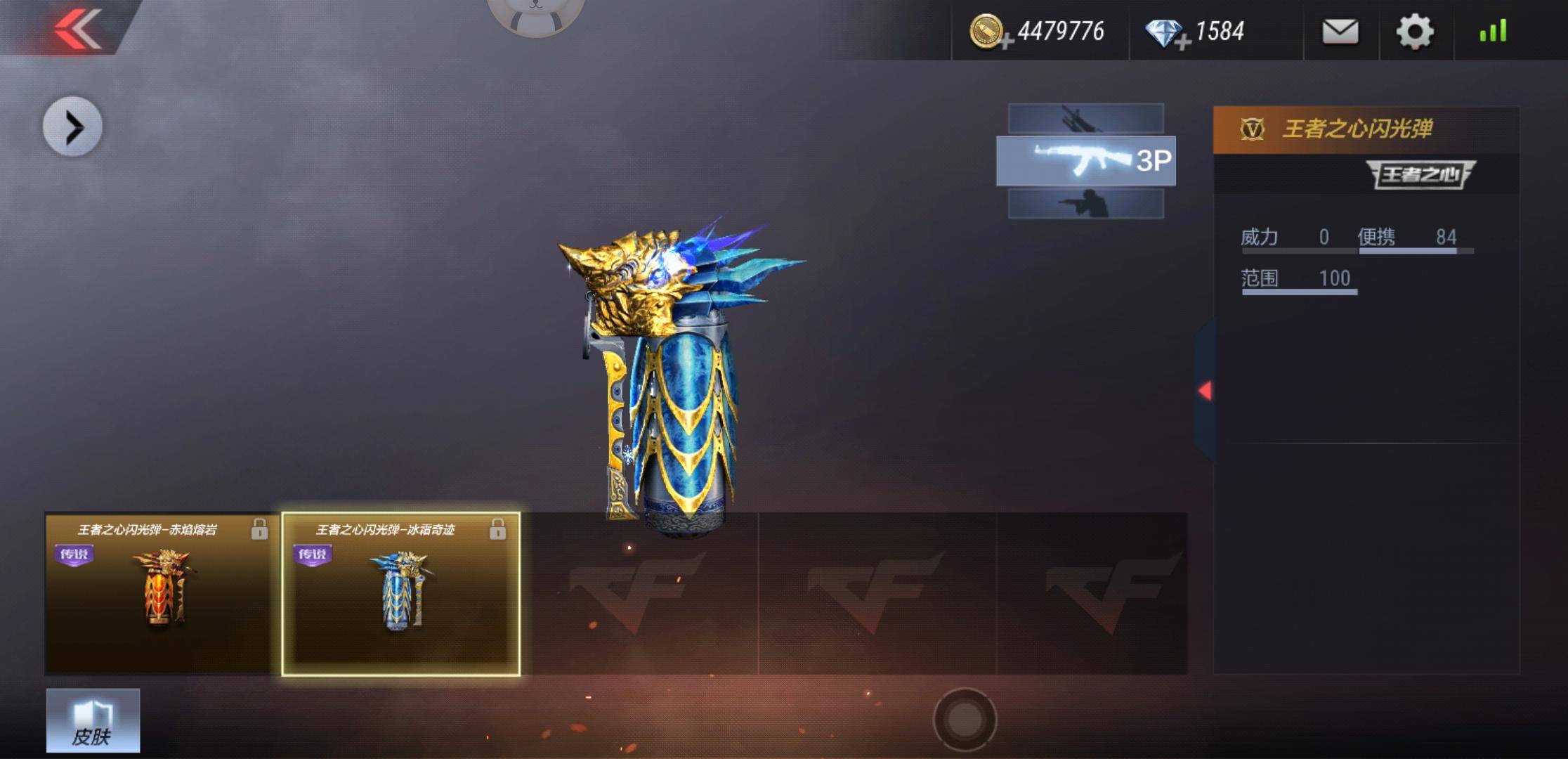Screen dimensions: 1568x759
Task: Tap the bear avatar at the top
Action: [x=535, y=14]
